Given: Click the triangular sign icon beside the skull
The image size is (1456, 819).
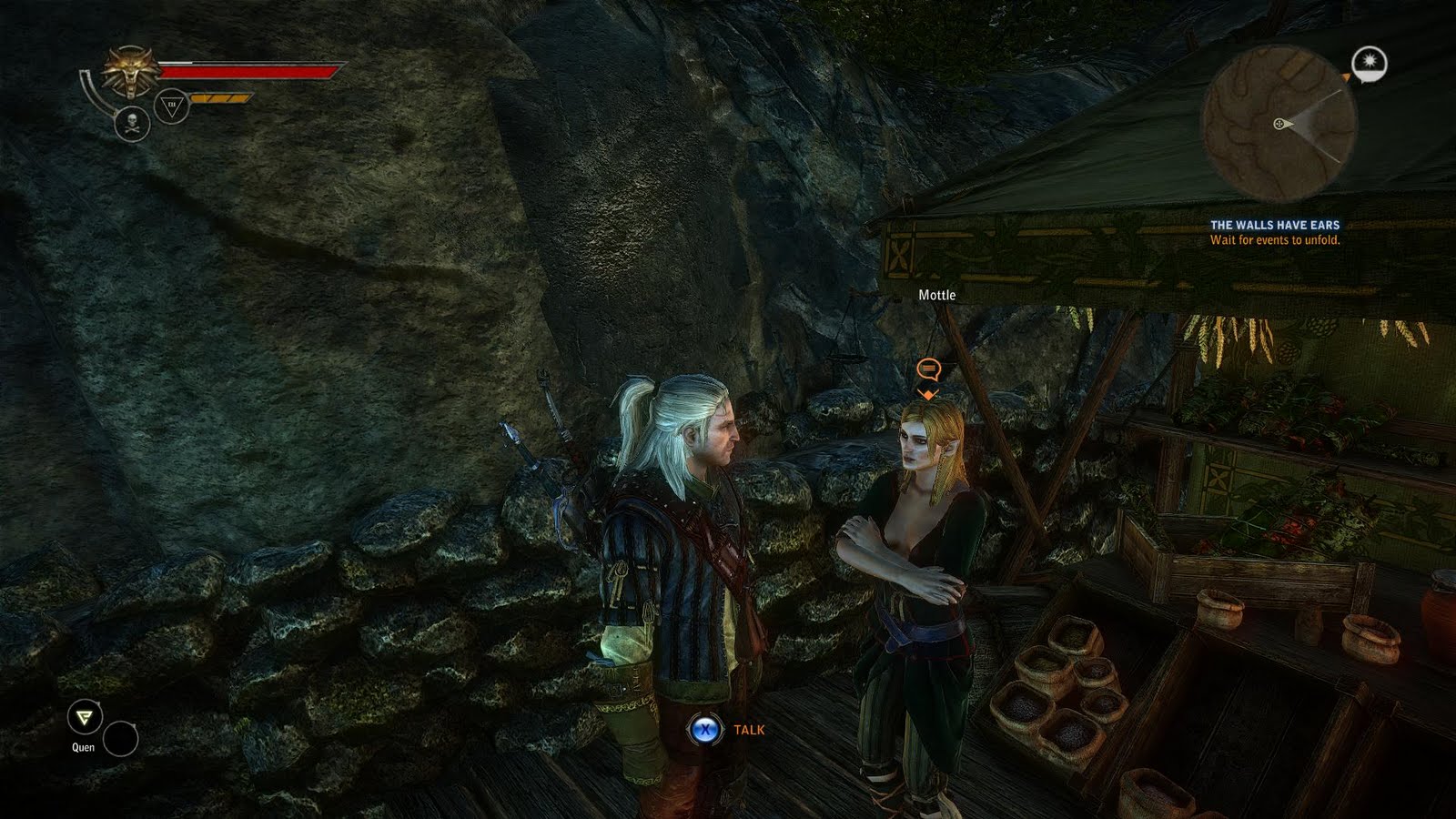Looking at the screenshot, I should pyautogui.click(x=171, y=106).
